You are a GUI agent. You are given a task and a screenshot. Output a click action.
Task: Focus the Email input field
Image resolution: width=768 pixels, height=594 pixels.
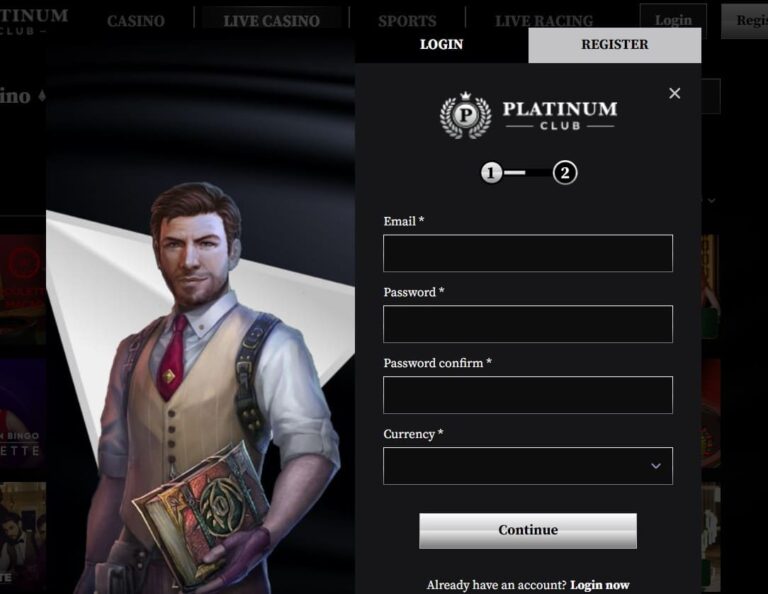point(527,253)
